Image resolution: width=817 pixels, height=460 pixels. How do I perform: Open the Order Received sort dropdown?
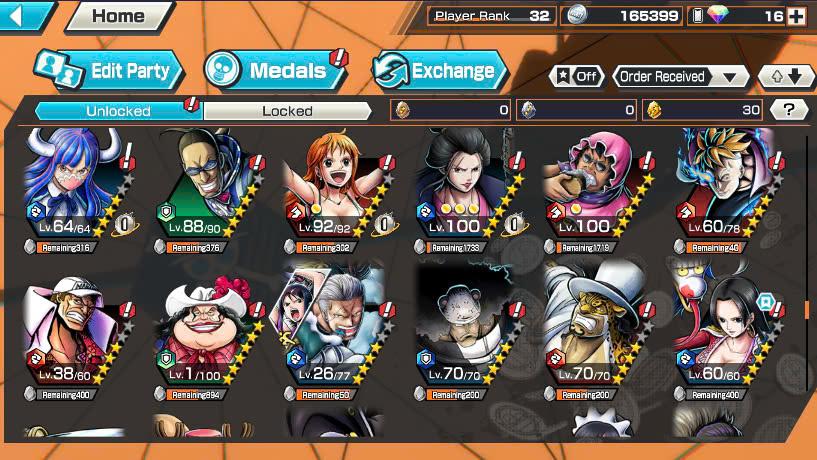(682, 76)
